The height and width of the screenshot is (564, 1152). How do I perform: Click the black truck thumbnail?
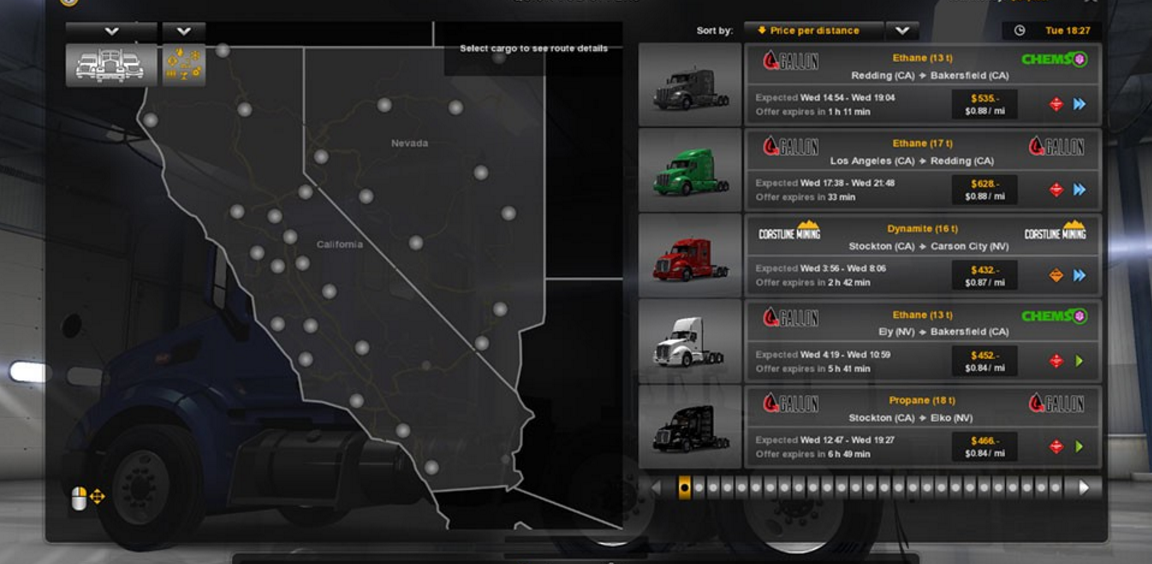(x=689, y=427)
